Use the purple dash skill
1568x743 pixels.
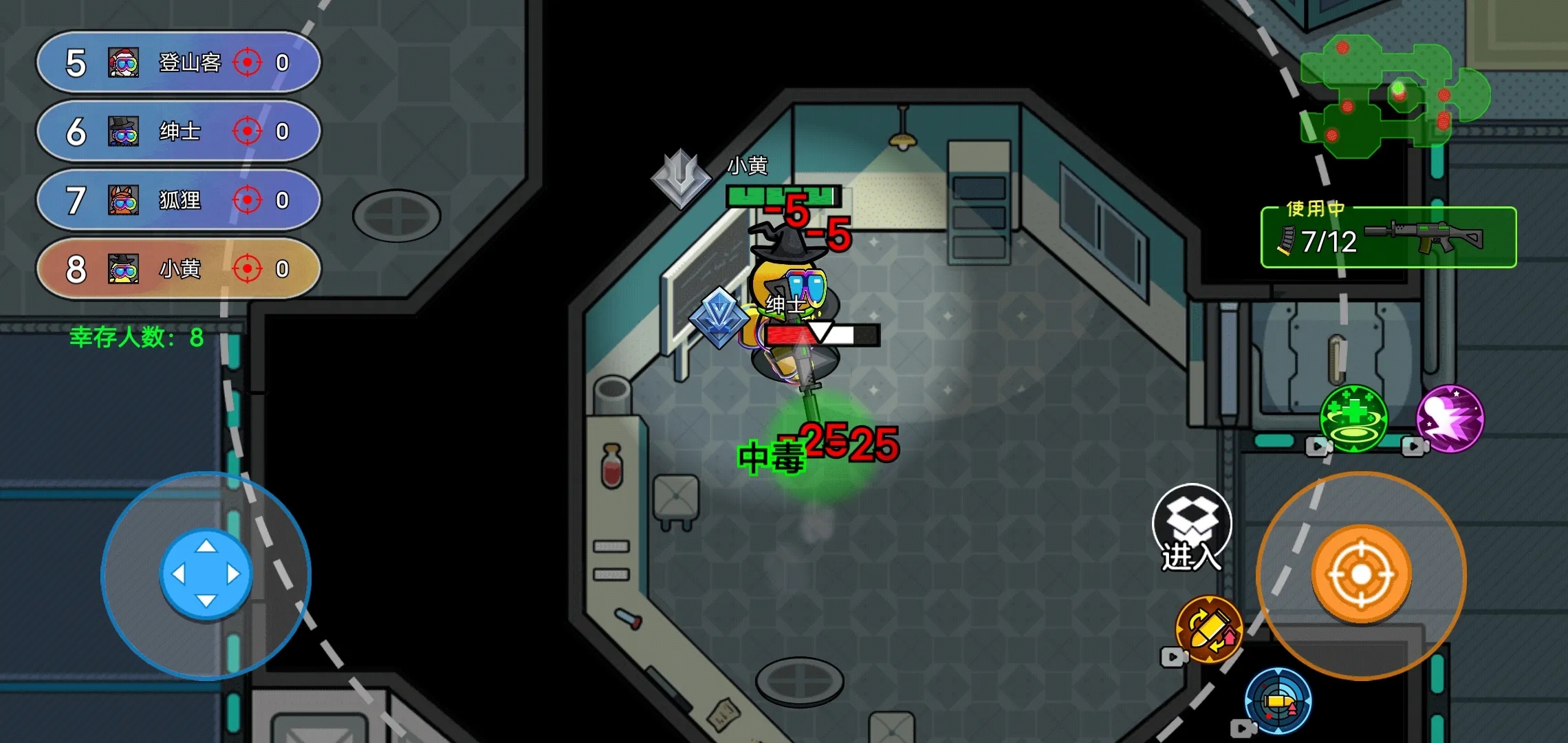pyautogui.click(x=1450, y=418)
